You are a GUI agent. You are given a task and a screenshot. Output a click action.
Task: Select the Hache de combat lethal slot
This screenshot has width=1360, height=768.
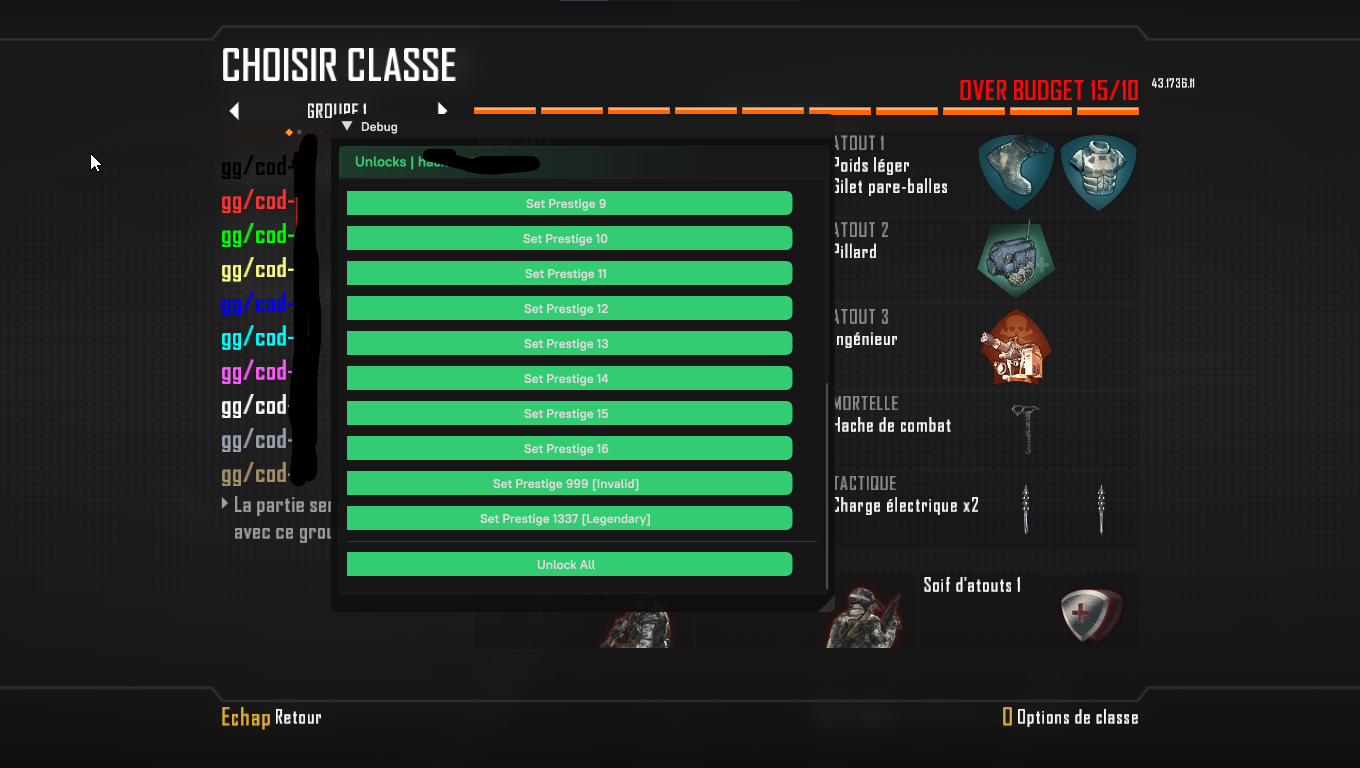pyautogui.click(x=1026, y=428)
